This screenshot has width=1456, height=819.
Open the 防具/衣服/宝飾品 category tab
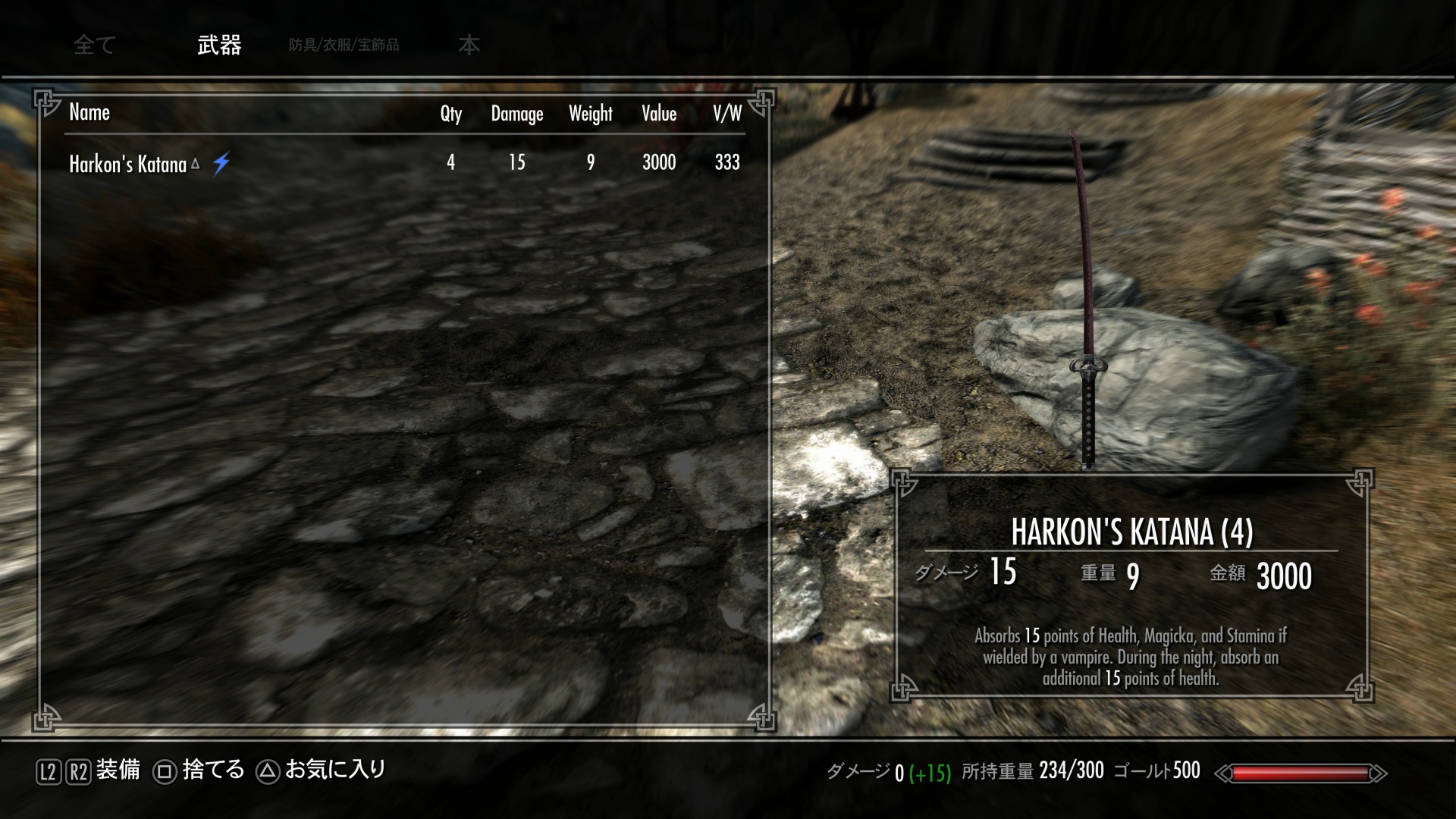(x=344, y=45)
